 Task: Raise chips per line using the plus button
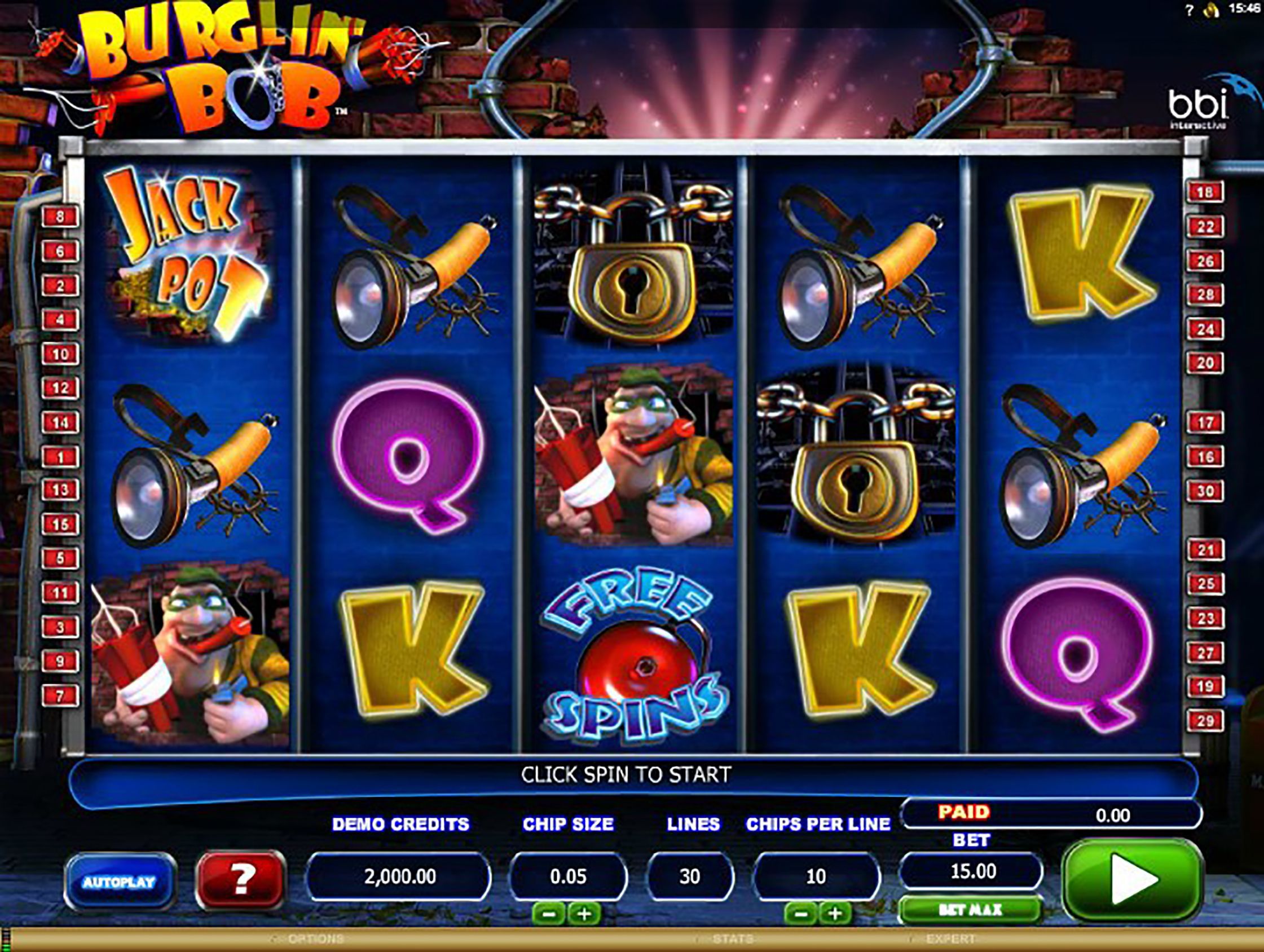pos(835,914)
